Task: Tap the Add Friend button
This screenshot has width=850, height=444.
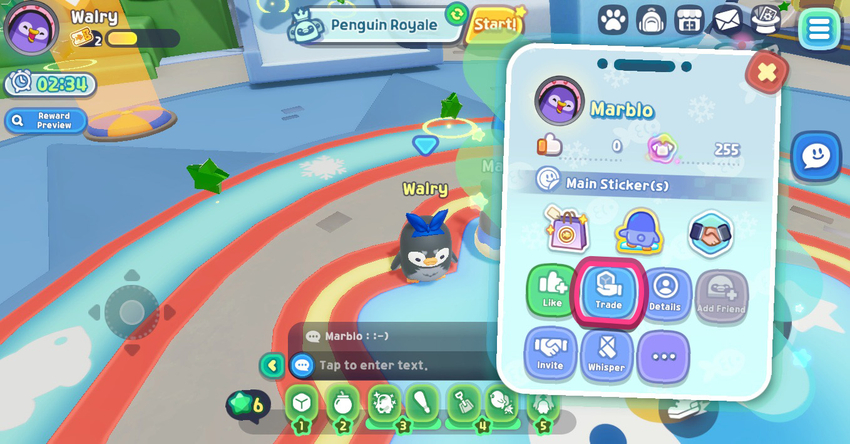Action: [x=721, y=296]
